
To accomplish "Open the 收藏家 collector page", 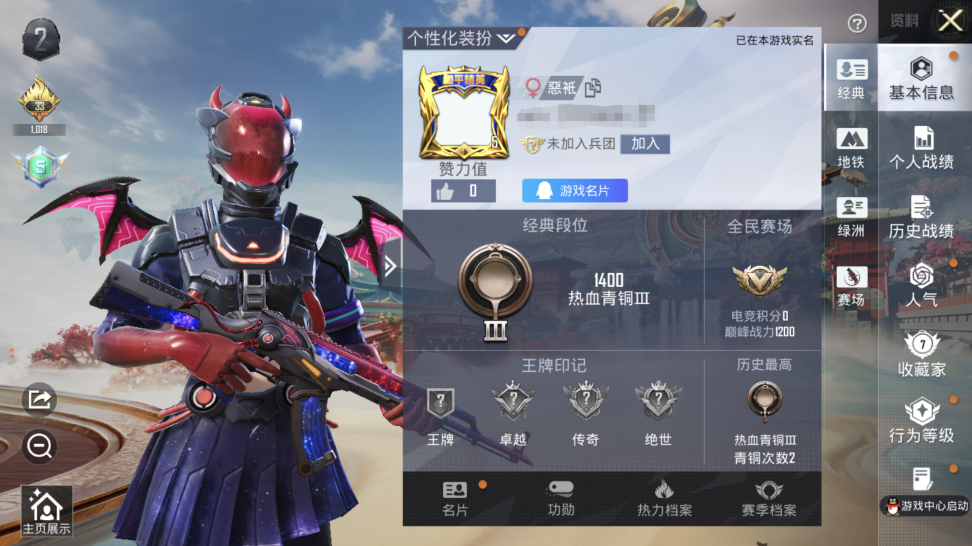I will pyautogui.click(x=921, y=355).
